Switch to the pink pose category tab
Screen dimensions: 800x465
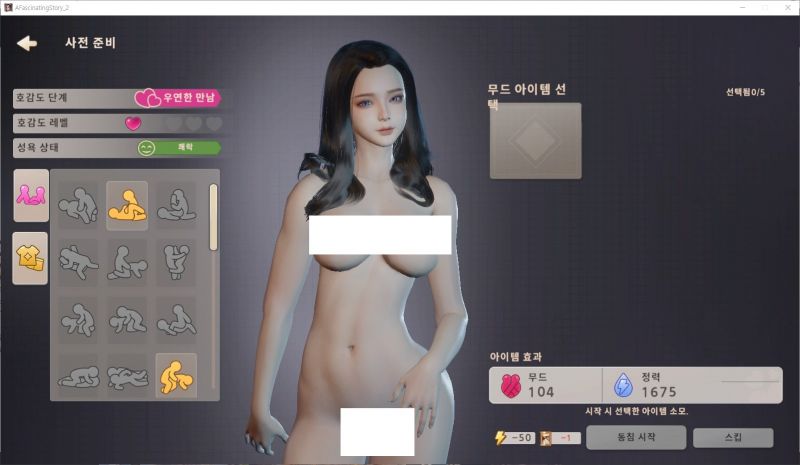coord(31,195)
